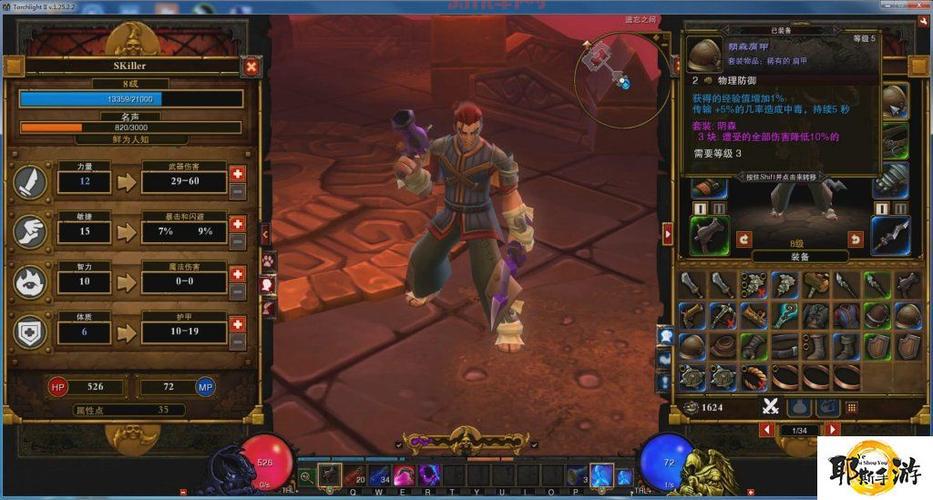Add a point to Strength (力量)
933x500 pixels.
(237, 173)
